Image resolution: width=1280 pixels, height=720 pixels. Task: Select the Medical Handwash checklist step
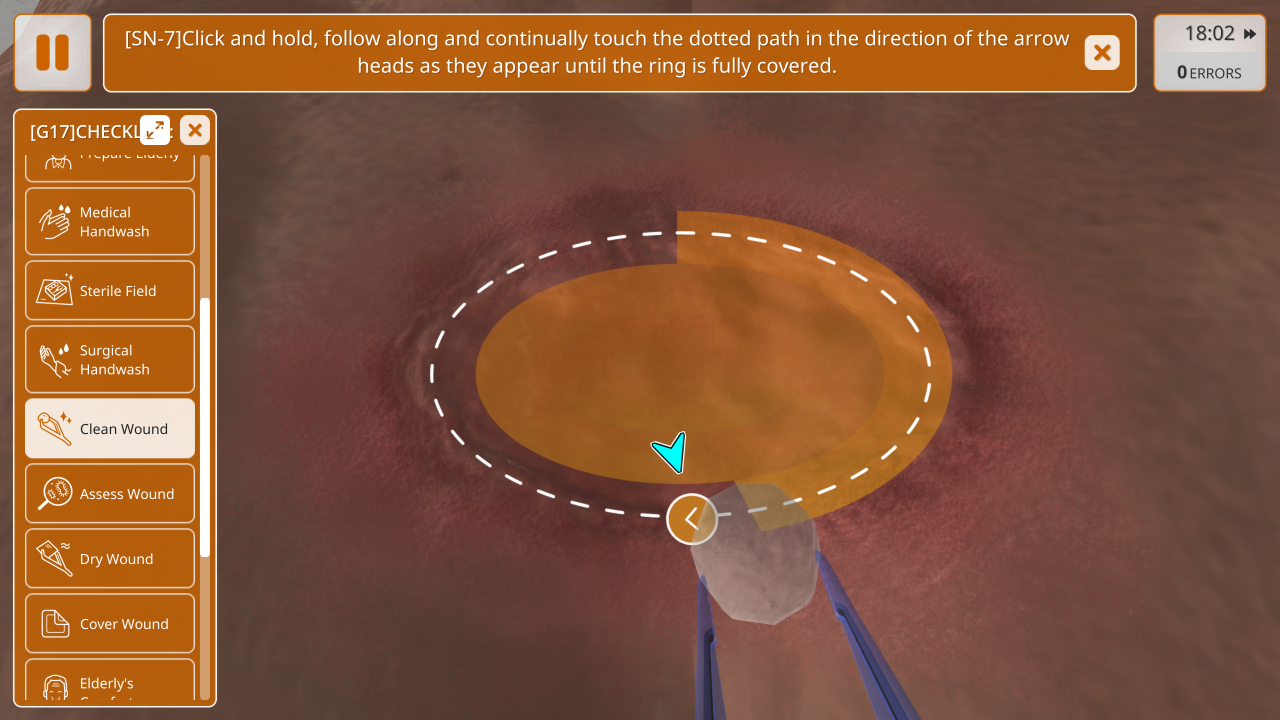pyautogui.click(x=110, y=222)
